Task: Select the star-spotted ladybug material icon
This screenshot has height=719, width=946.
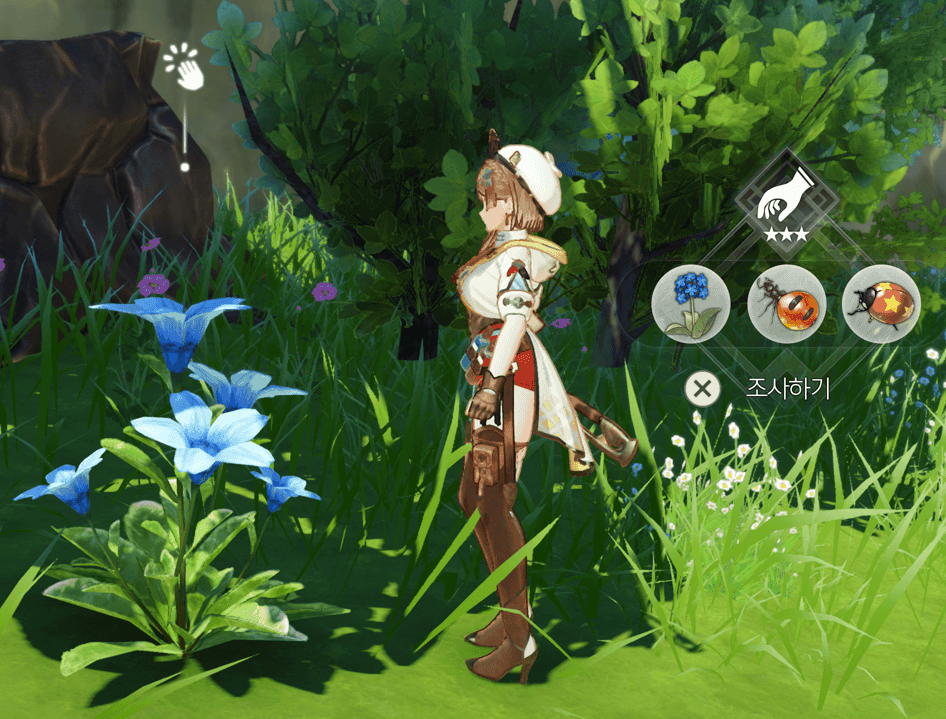Action: pos(881,304)
